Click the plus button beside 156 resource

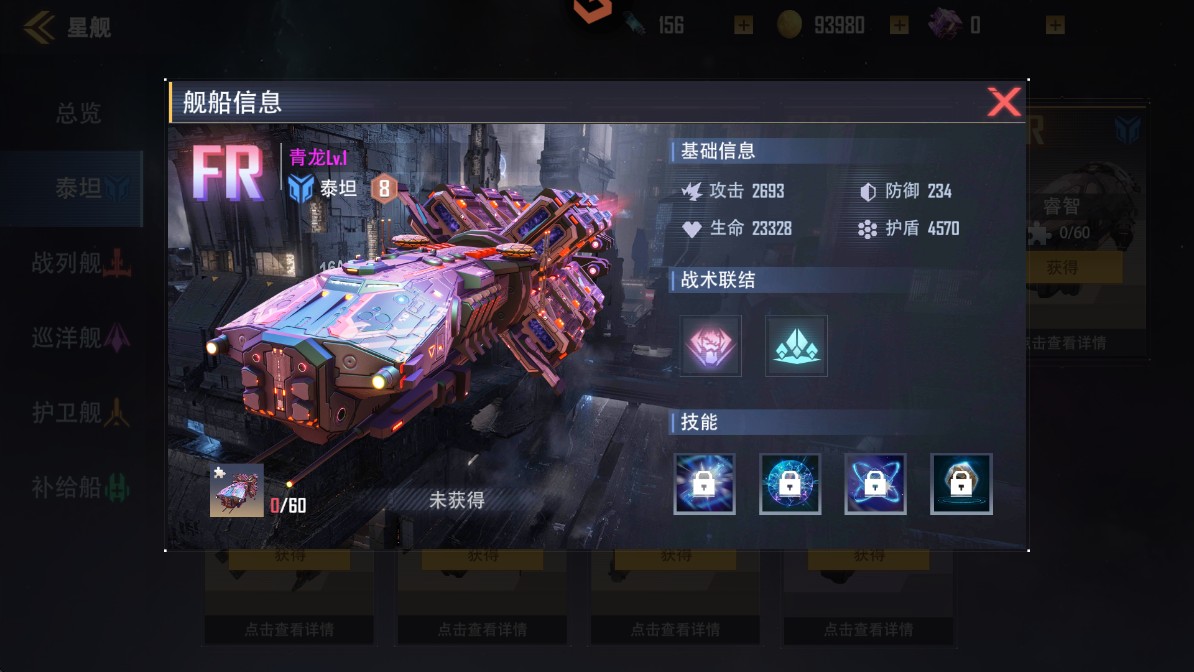[x=743, y=25]
